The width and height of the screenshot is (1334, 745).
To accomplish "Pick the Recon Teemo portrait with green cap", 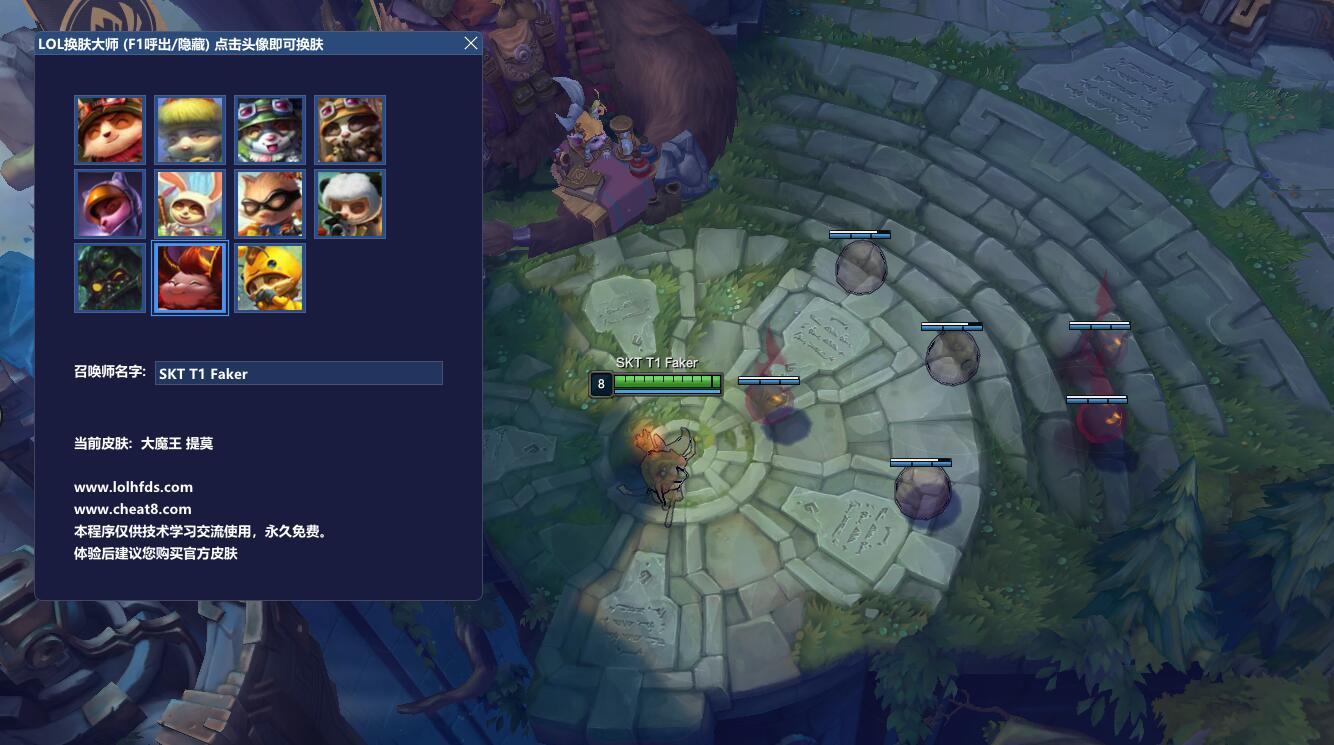I will [270, 130].
